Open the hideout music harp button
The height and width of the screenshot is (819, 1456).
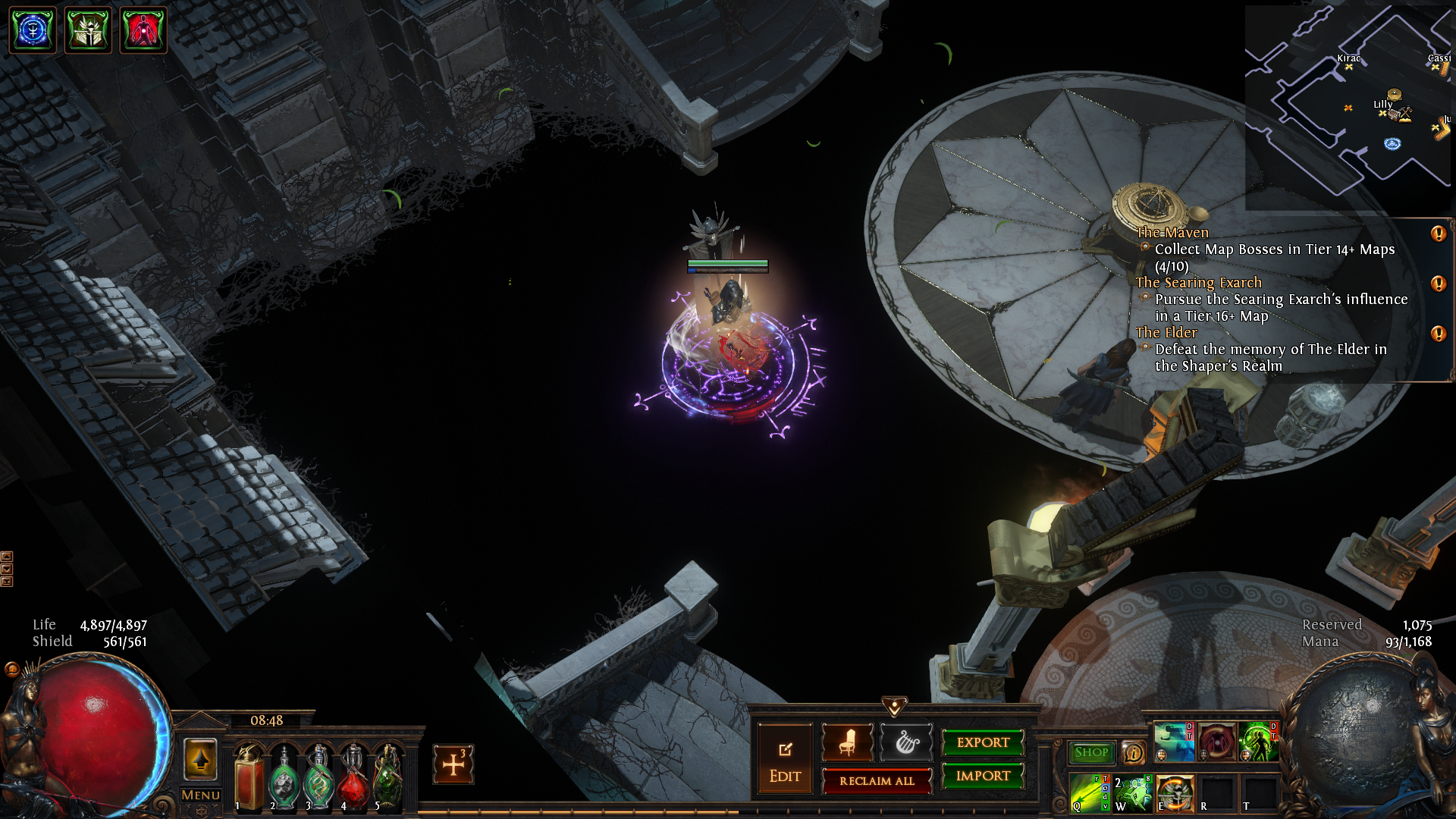906,742
